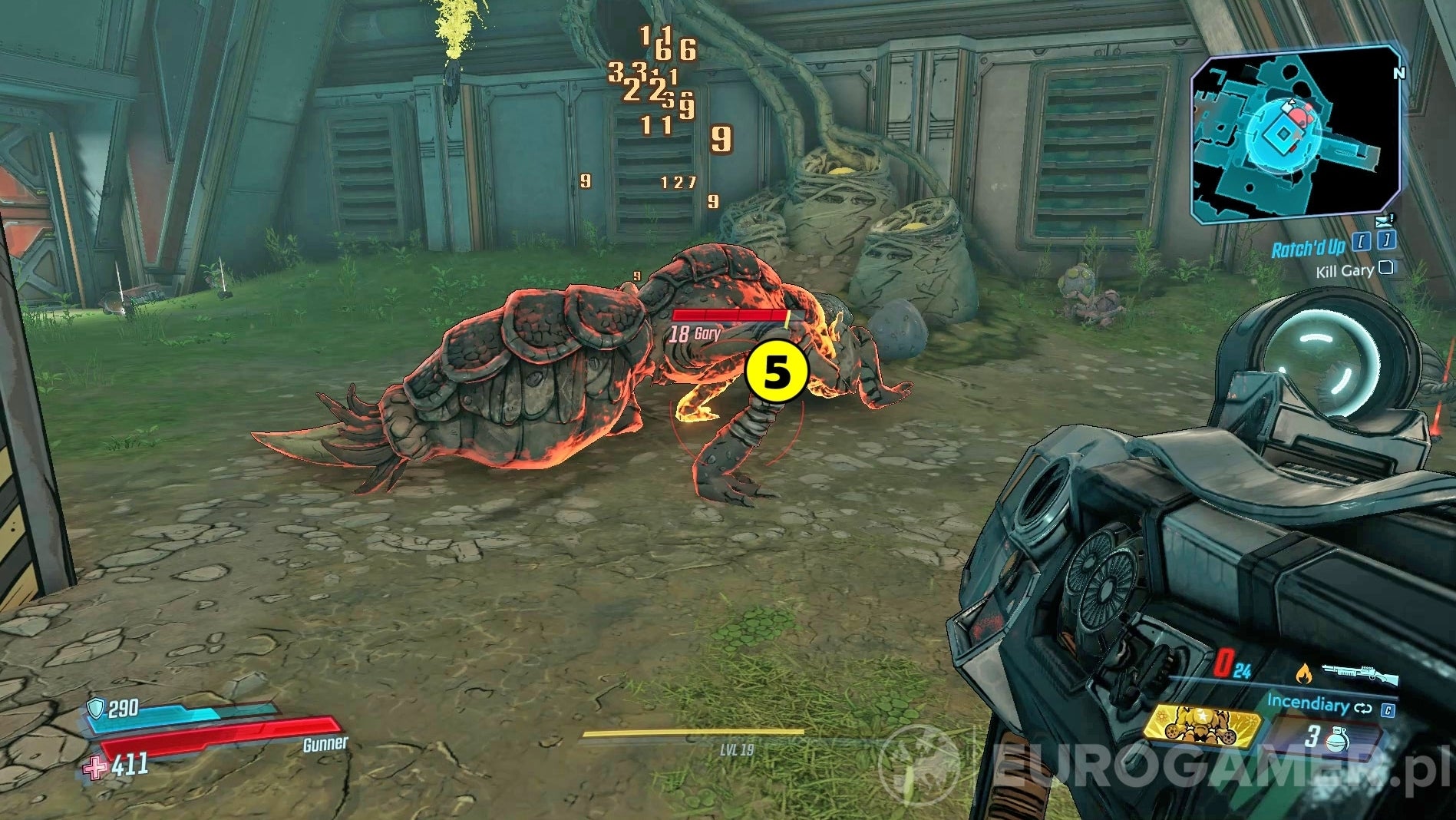1456x820 pixels.
Task: Select the Ratch'd Up mission title
Action: 1309,246
